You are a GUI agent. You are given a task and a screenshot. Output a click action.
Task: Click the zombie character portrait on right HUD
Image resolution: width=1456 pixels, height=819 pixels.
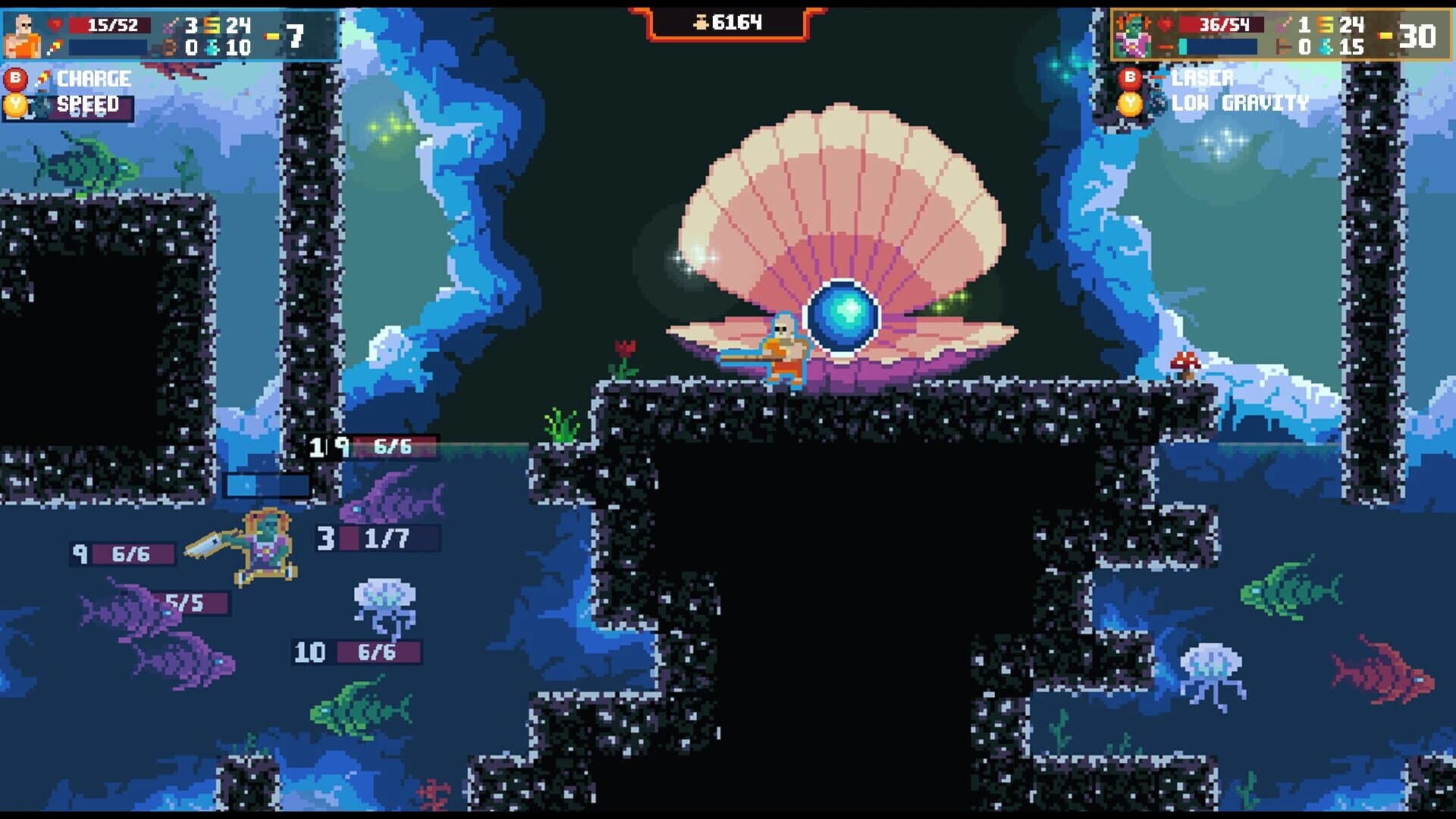1133,33
